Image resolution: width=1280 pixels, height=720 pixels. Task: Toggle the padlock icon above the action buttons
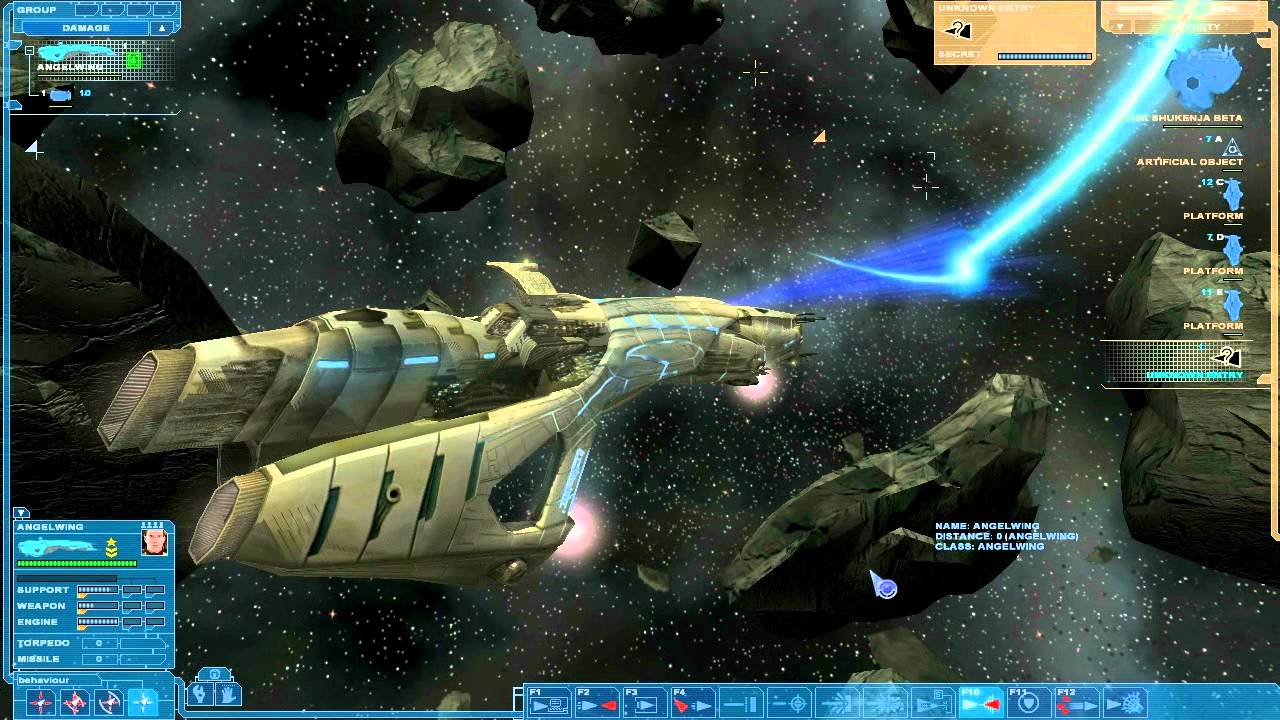(x=213, y=674)
